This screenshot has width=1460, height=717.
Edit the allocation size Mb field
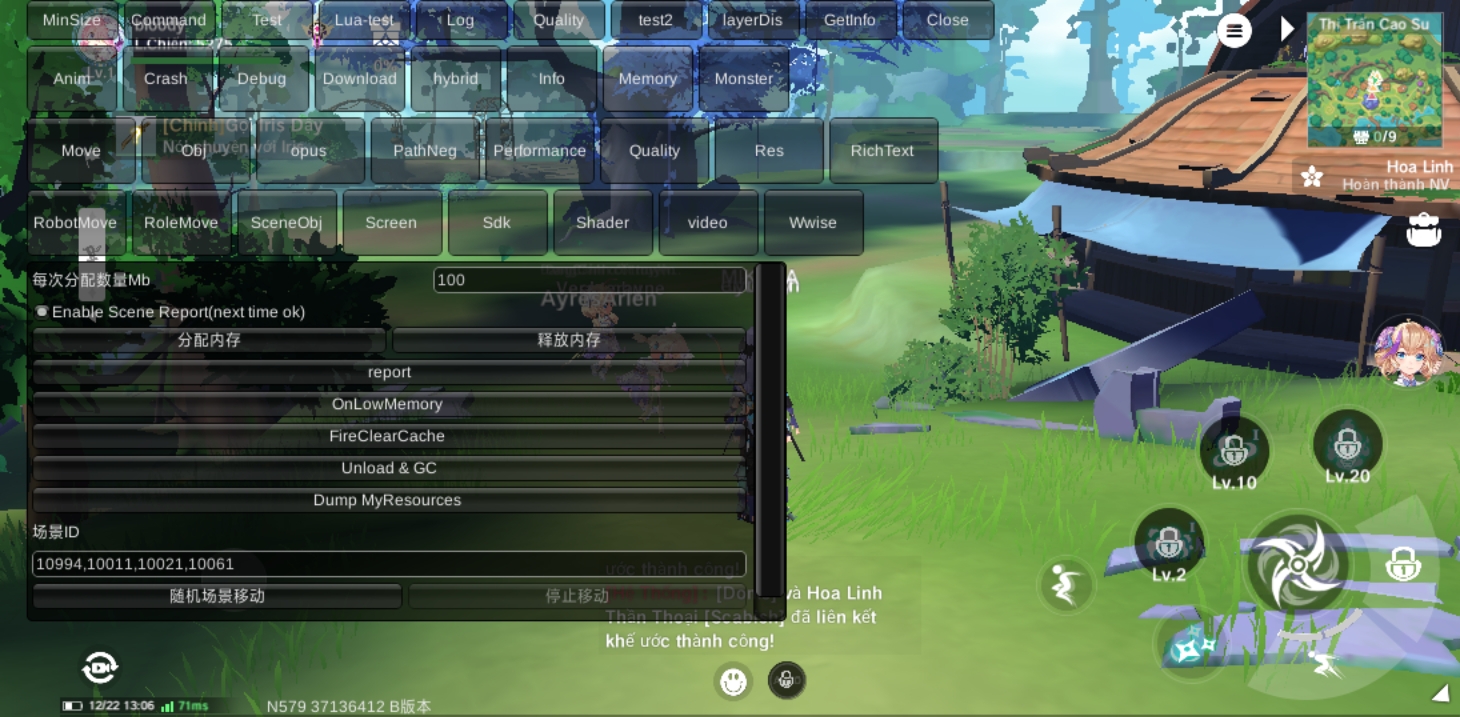[589, 280]
